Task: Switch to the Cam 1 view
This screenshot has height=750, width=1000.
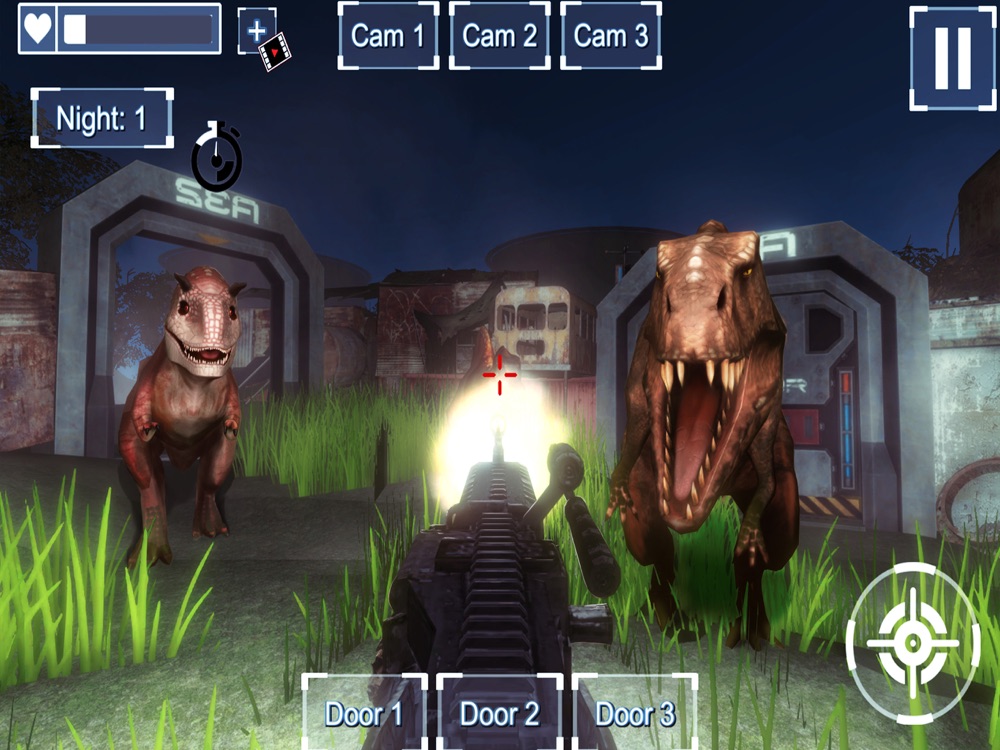Action: click(x=388, y=36)
